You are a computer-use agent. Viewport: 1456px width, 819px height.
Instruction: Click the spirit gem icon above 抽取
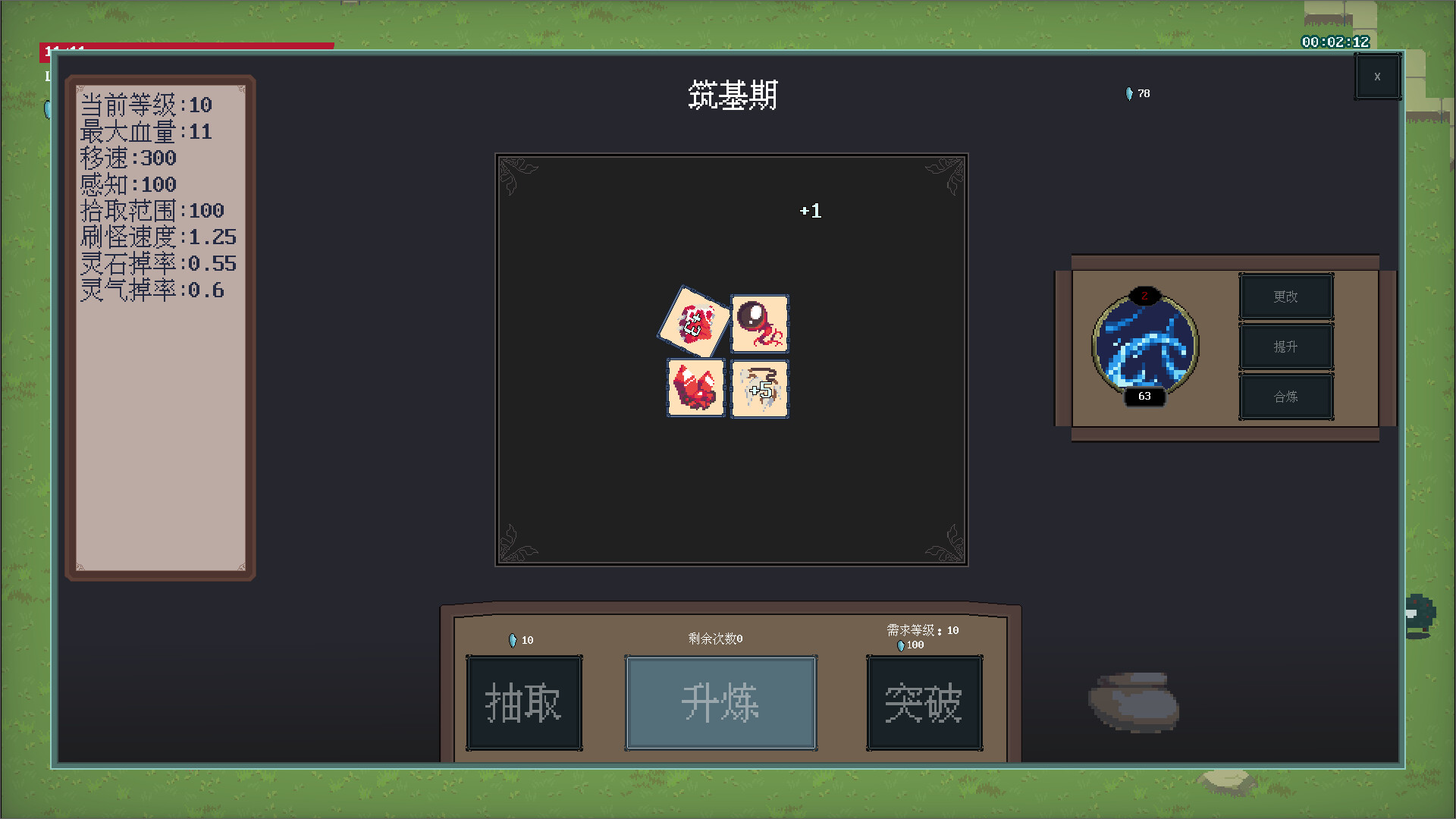coord(513,639)
